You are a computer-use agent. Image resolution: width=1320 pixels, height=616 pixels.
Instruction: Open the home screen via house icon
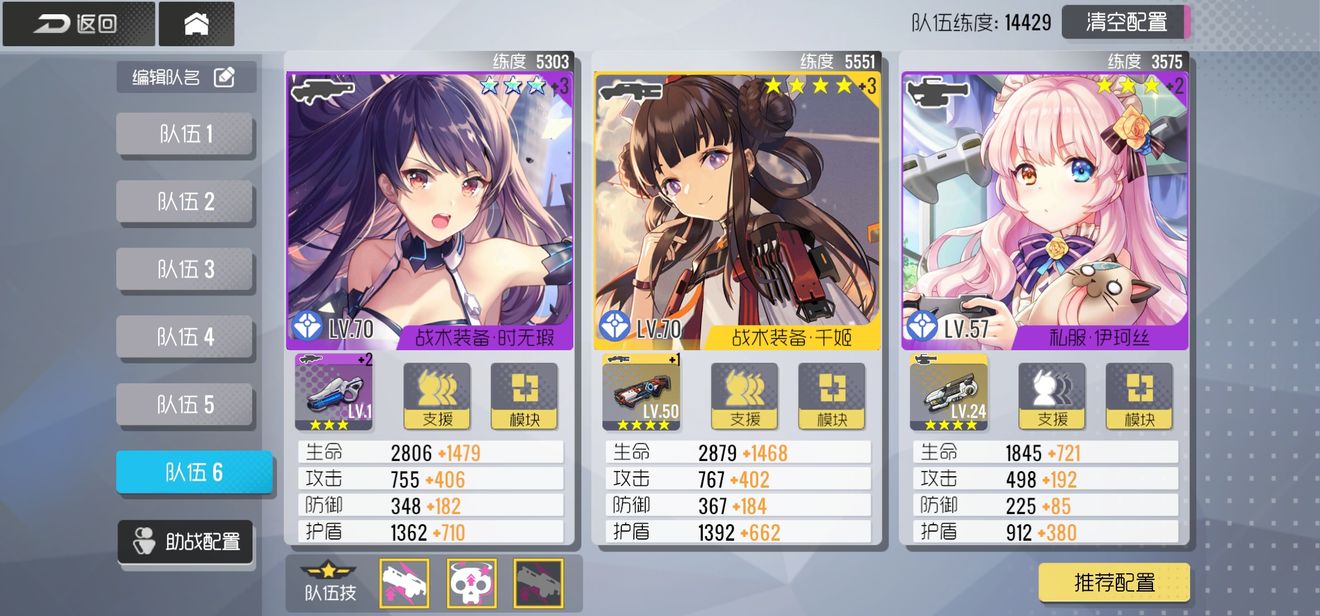(x=196, y=24)
